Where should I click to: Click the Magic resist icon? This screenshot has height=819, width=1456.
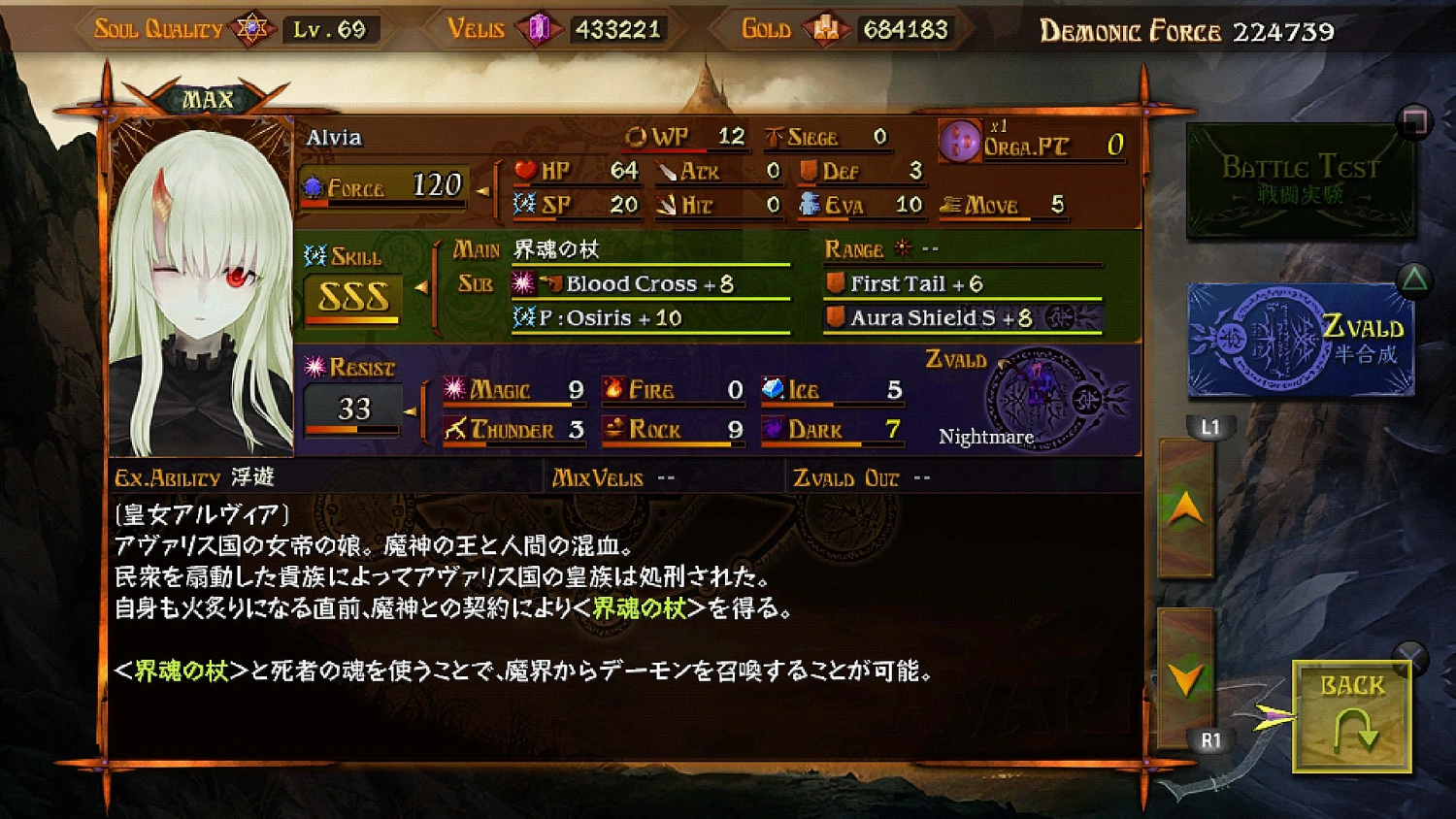pos(452,389)
